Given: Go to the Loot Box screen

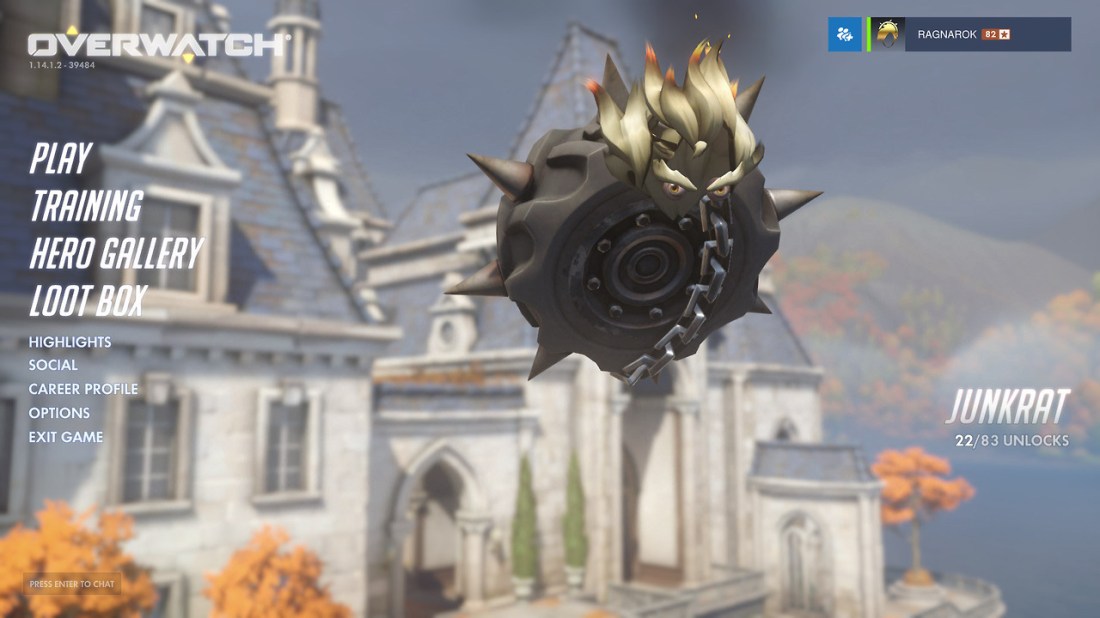Looking at the screenshot, I should [x=88, y=301].
